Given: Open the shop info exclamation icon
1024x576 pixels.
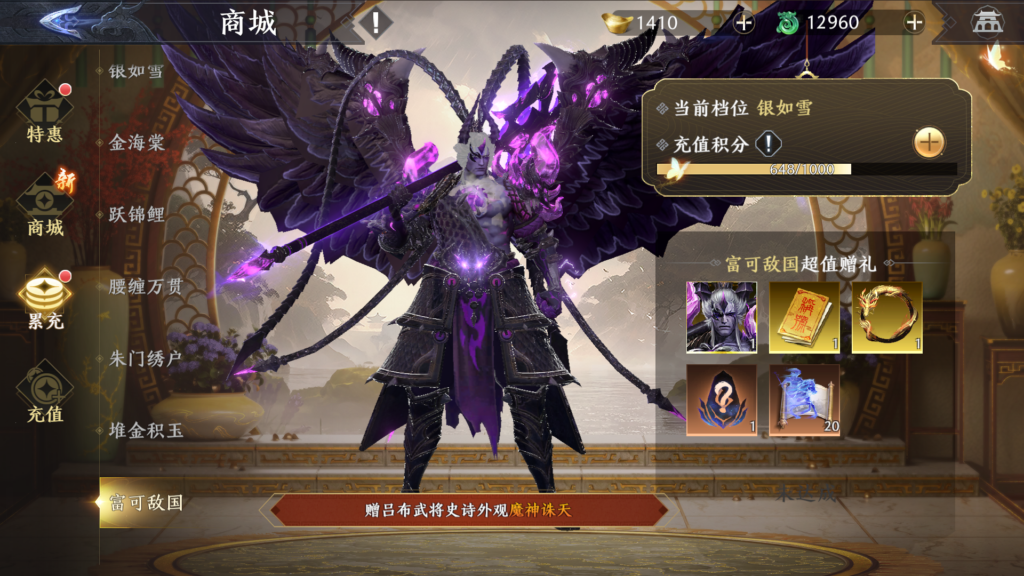Looking at the screenshot, I should (x=376, y=22).
